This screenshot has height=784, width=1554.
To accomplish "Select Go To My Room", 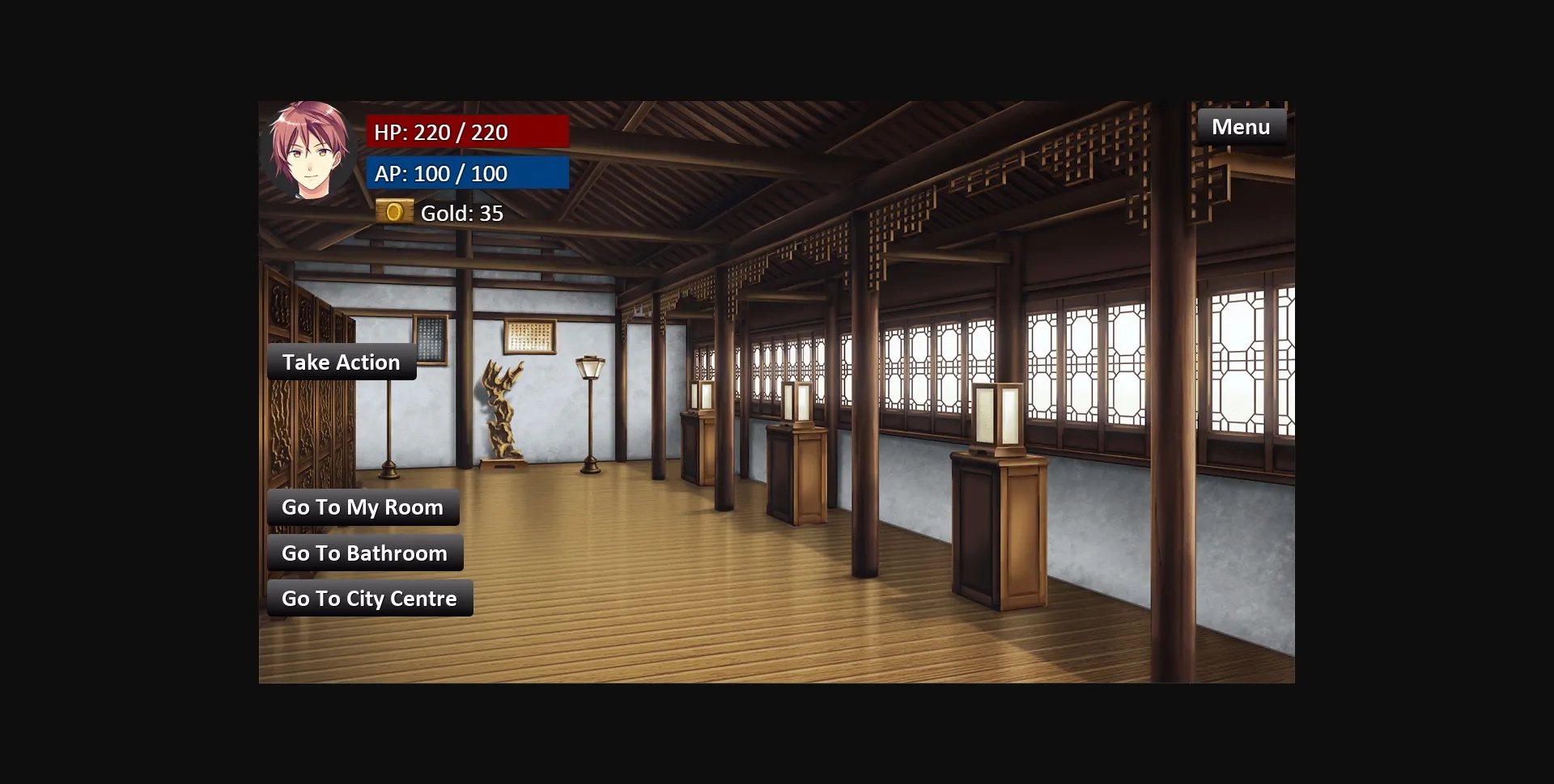I will point(363,507).
